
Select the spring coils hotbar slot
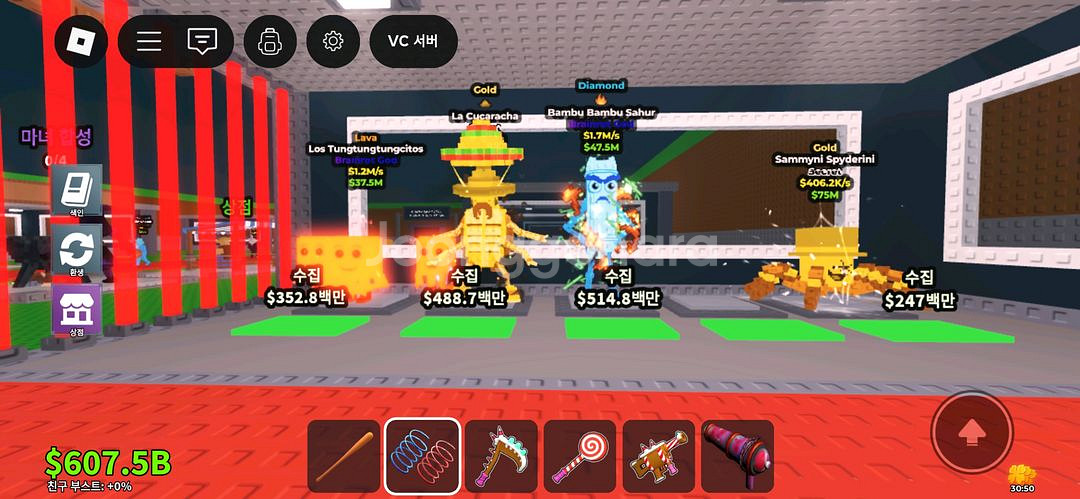pos(422,456)
